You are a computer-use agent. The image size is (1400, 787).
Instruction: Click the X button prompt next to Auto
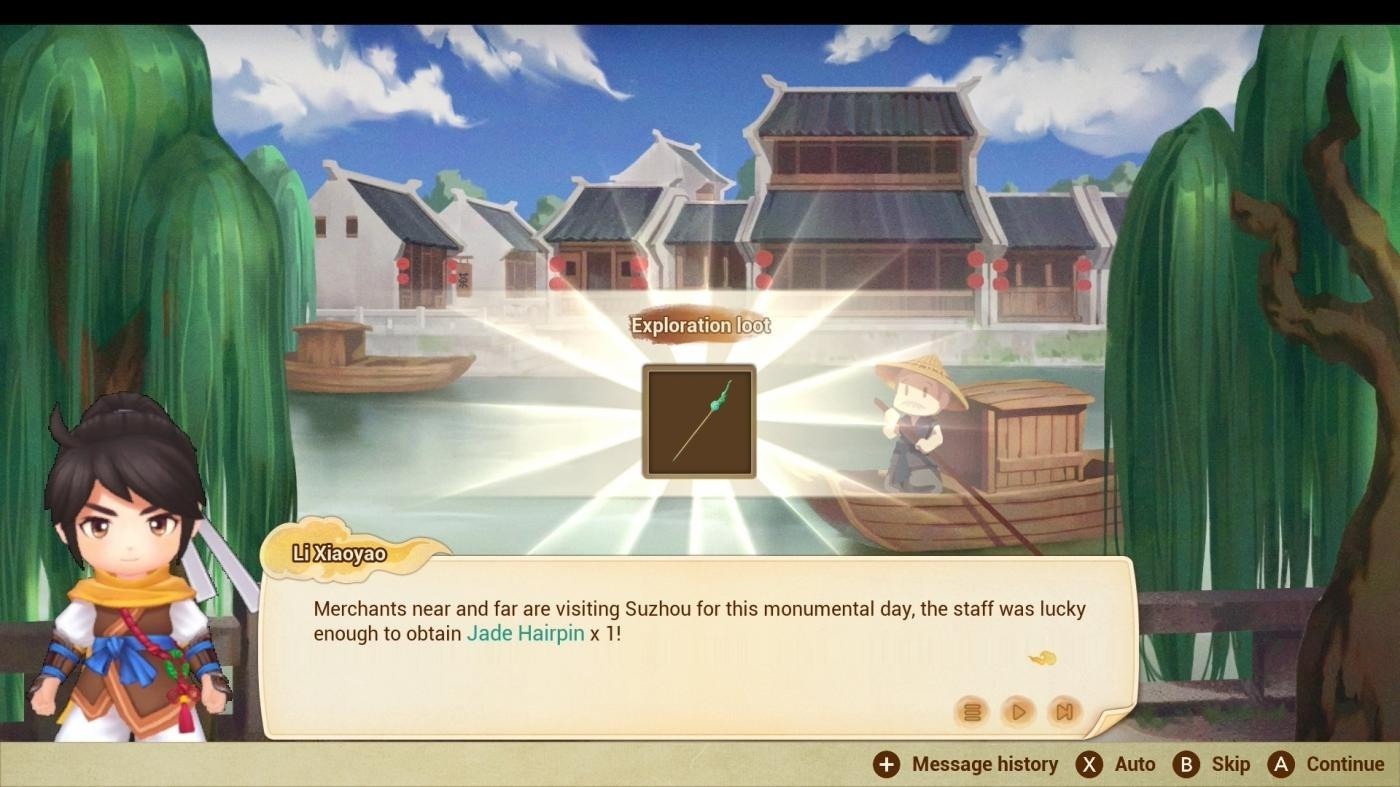click(1089, 763)
